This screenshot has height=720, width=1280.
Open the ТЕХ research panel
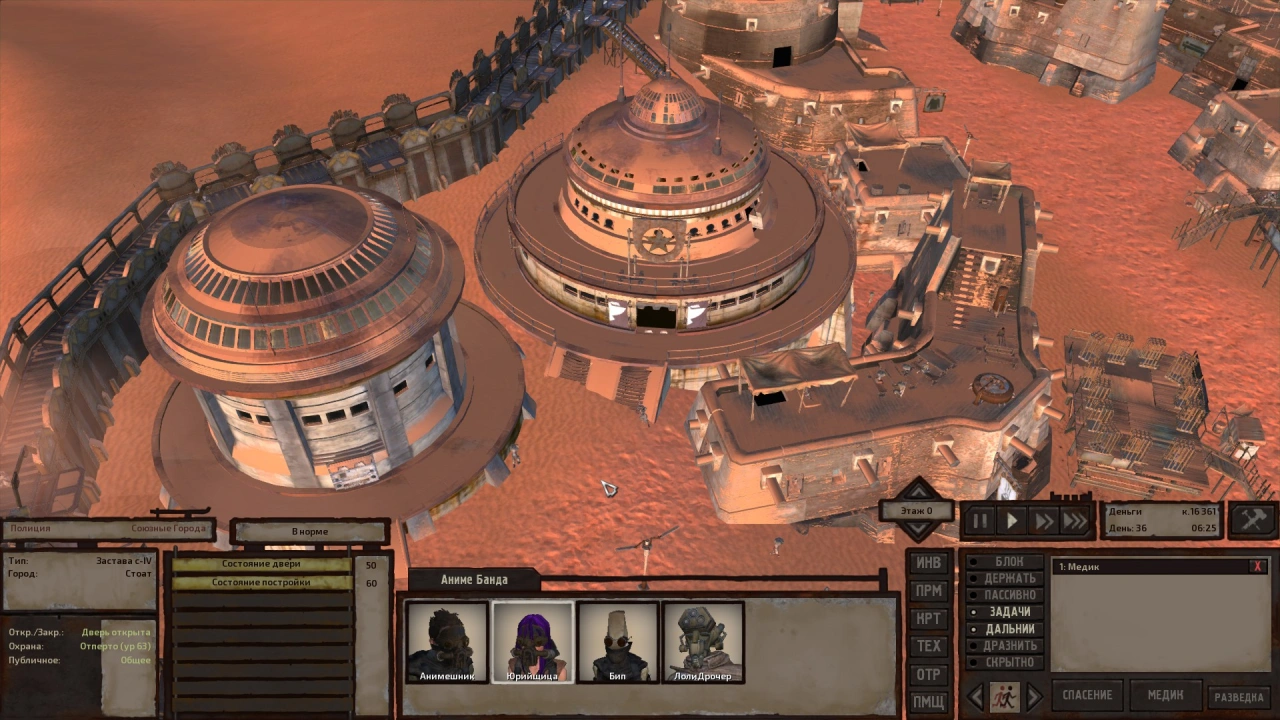pos(929,647)
